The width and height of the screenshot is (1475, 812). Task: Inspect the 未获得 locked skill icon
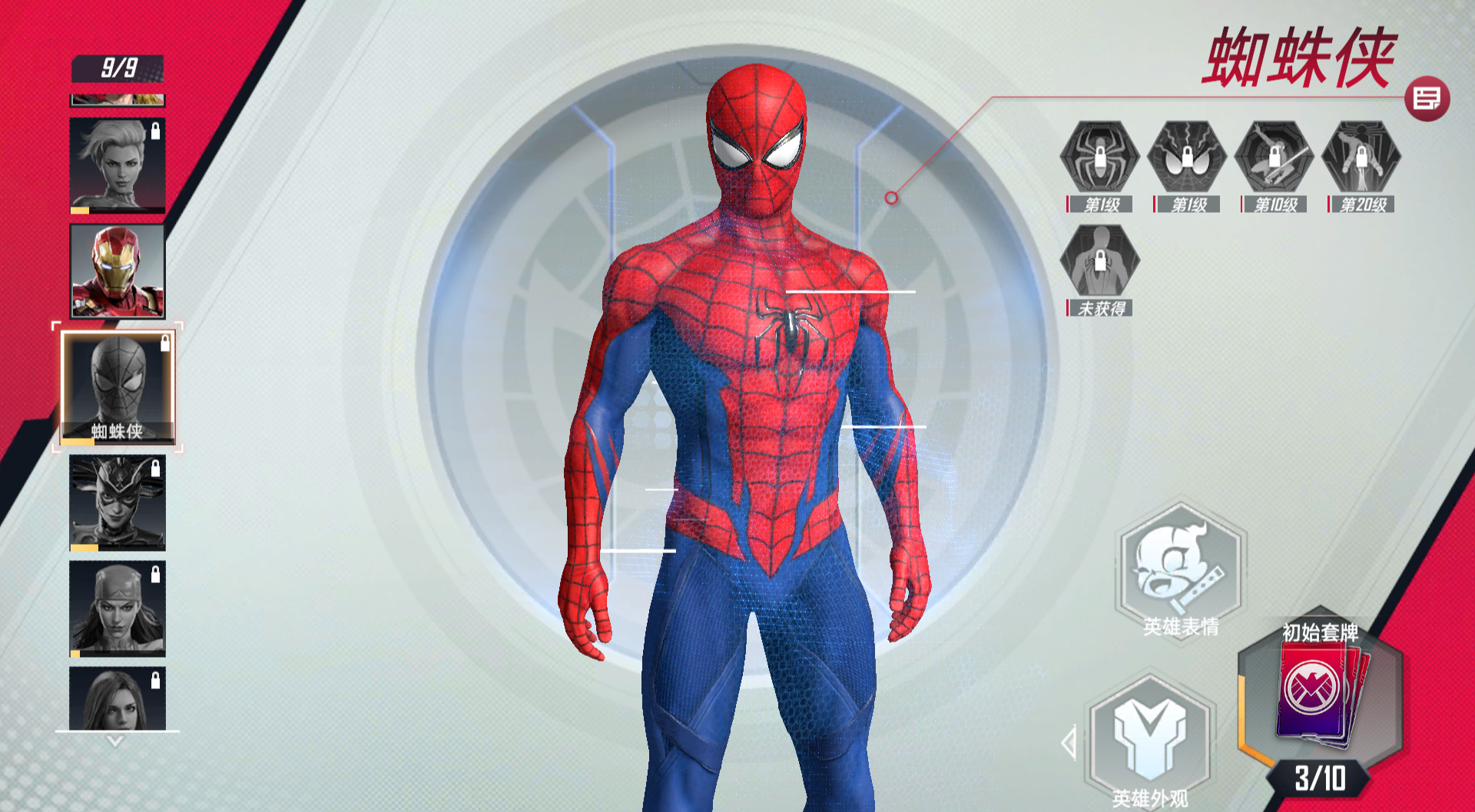[x=1099, y=260]
